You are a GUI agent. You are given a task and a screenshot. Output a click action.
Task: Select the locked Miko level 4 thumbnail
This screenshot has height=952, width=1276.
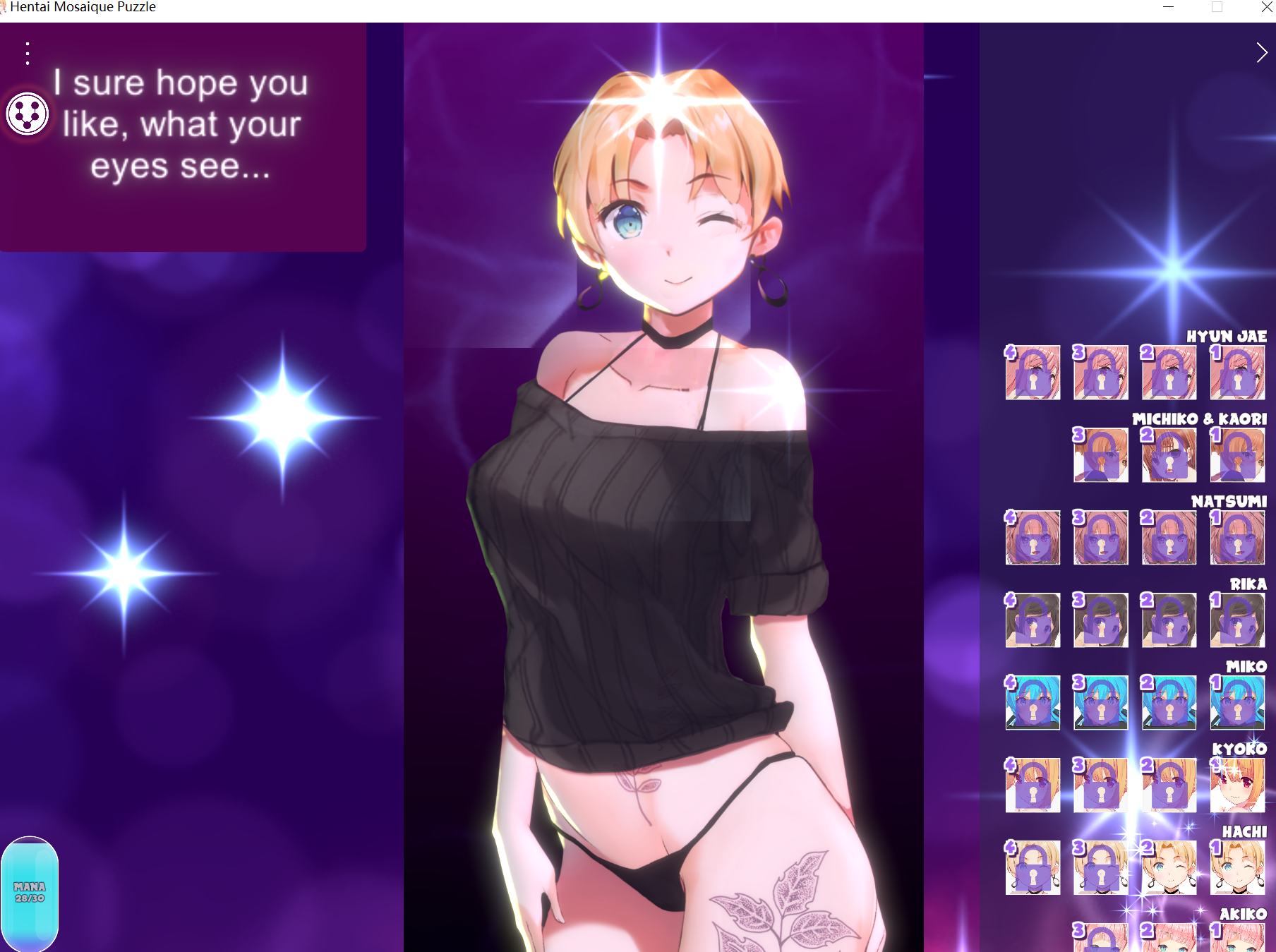[x=1032, y=704]
